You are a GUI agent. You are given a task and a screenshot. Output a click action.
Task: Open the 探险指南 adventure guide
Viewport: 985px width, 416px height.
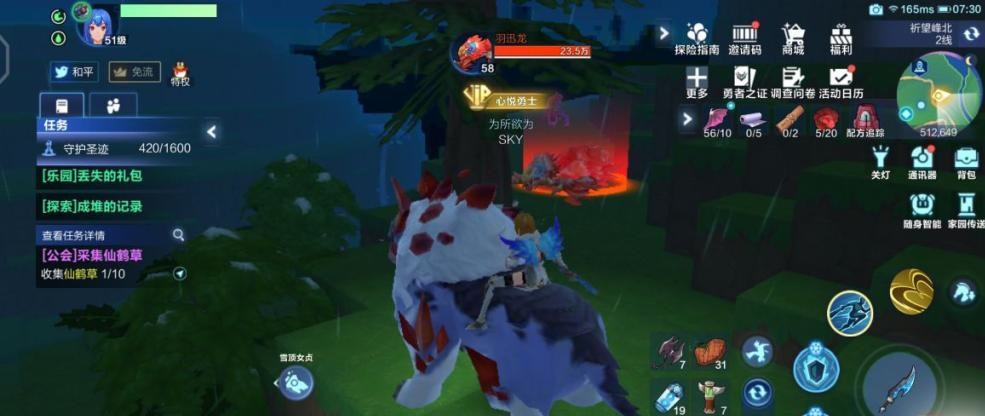(697, 36)
